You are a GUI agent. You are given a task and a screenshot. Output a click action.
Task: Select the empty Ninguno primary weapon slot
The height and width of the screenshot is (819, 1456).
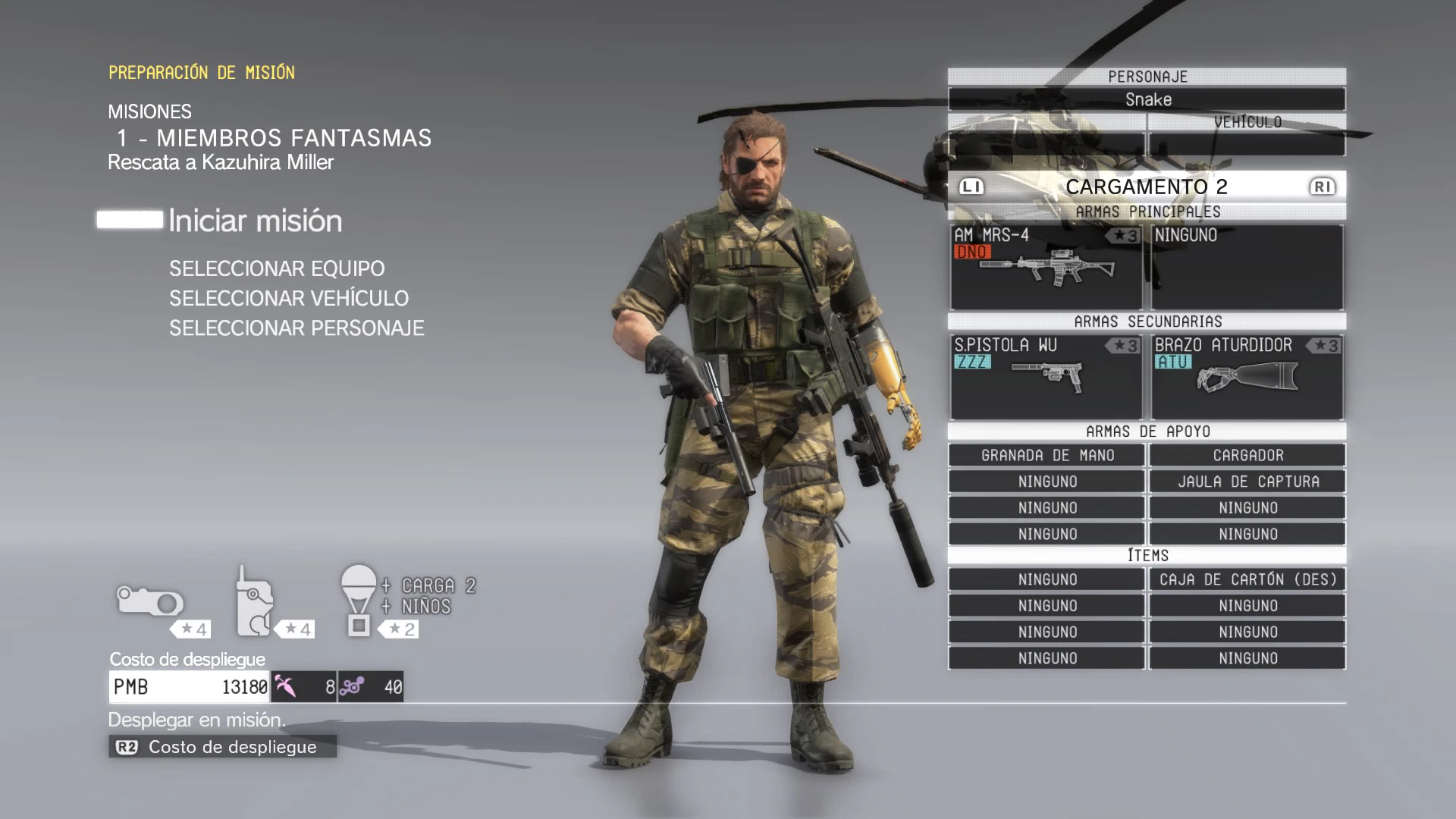pyautogui.click(x=1247, y=266)
